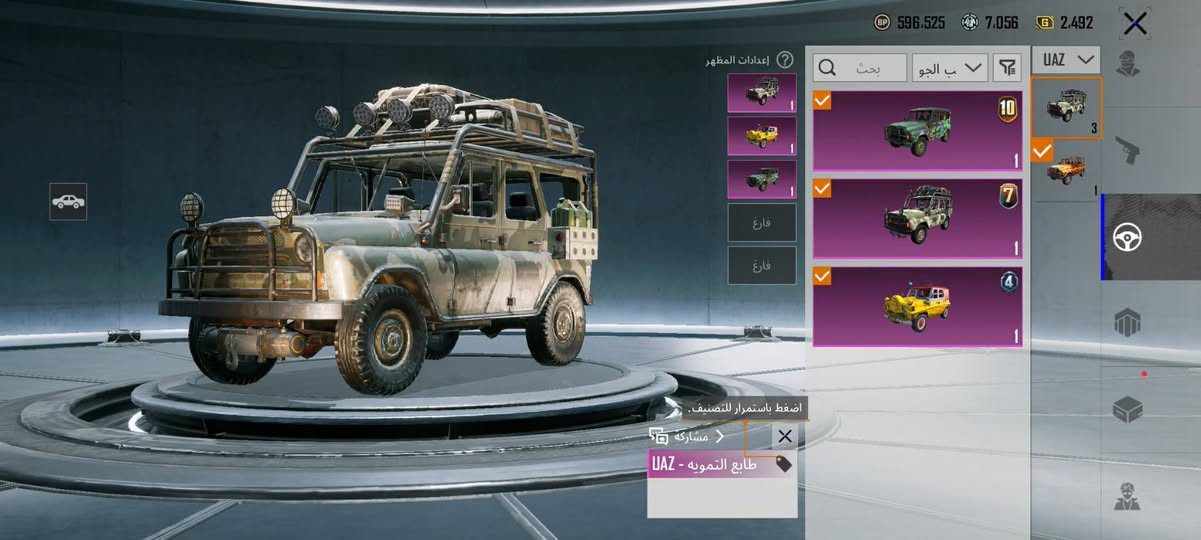The height and width of the screenshot is (540, 1201).
Task: Select the orange UAZ in the vehicle column
Action: click(1066, 171)
